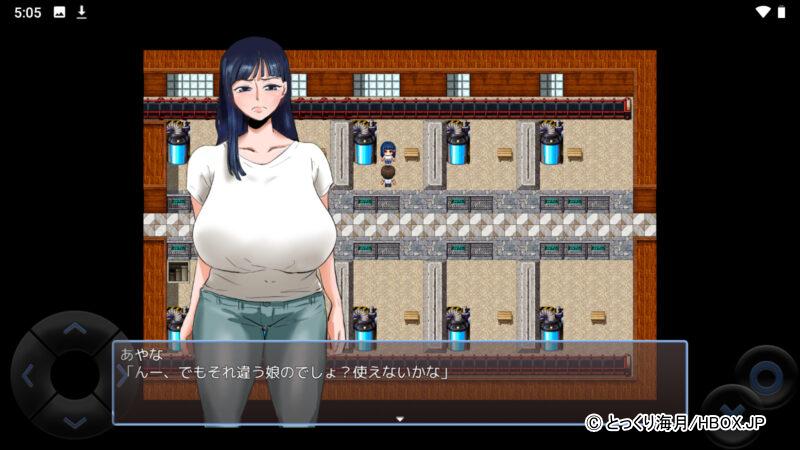Tap the blue circle confirm button
800x450 pixels.
click(x=766, y=377)
